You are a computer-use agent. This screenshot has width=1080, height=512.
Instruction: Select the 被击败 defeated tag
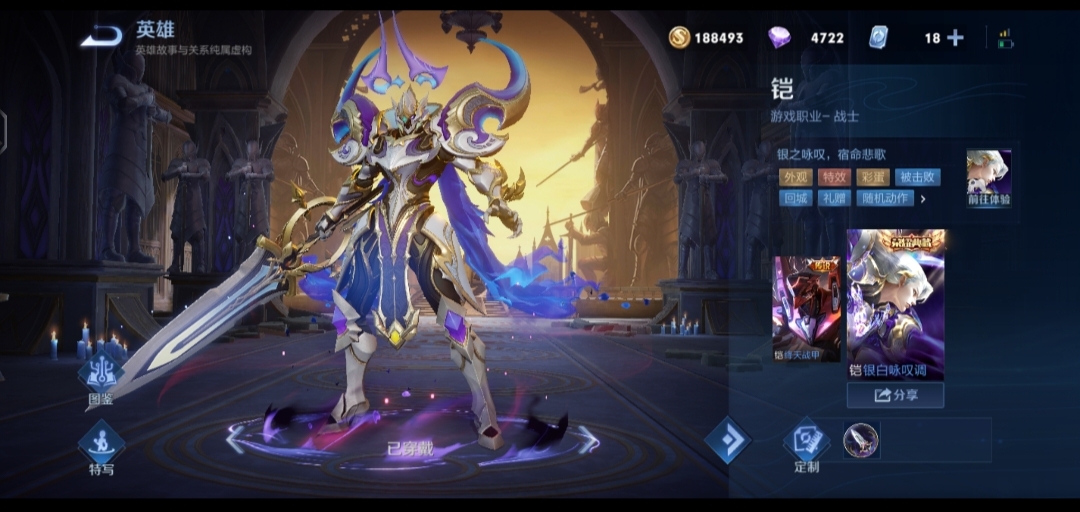[917, 177]
